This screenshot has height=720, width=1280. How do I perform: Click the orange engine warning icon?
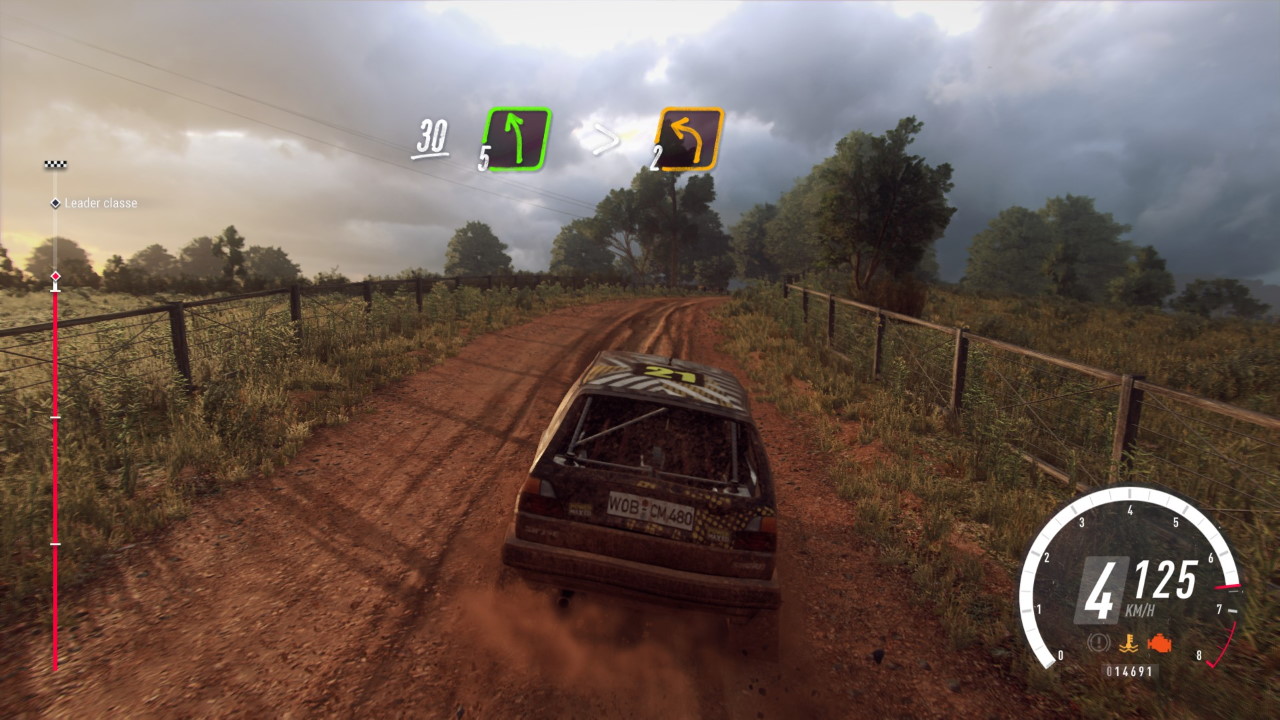pyautogui.click(x=1160, y=642)
